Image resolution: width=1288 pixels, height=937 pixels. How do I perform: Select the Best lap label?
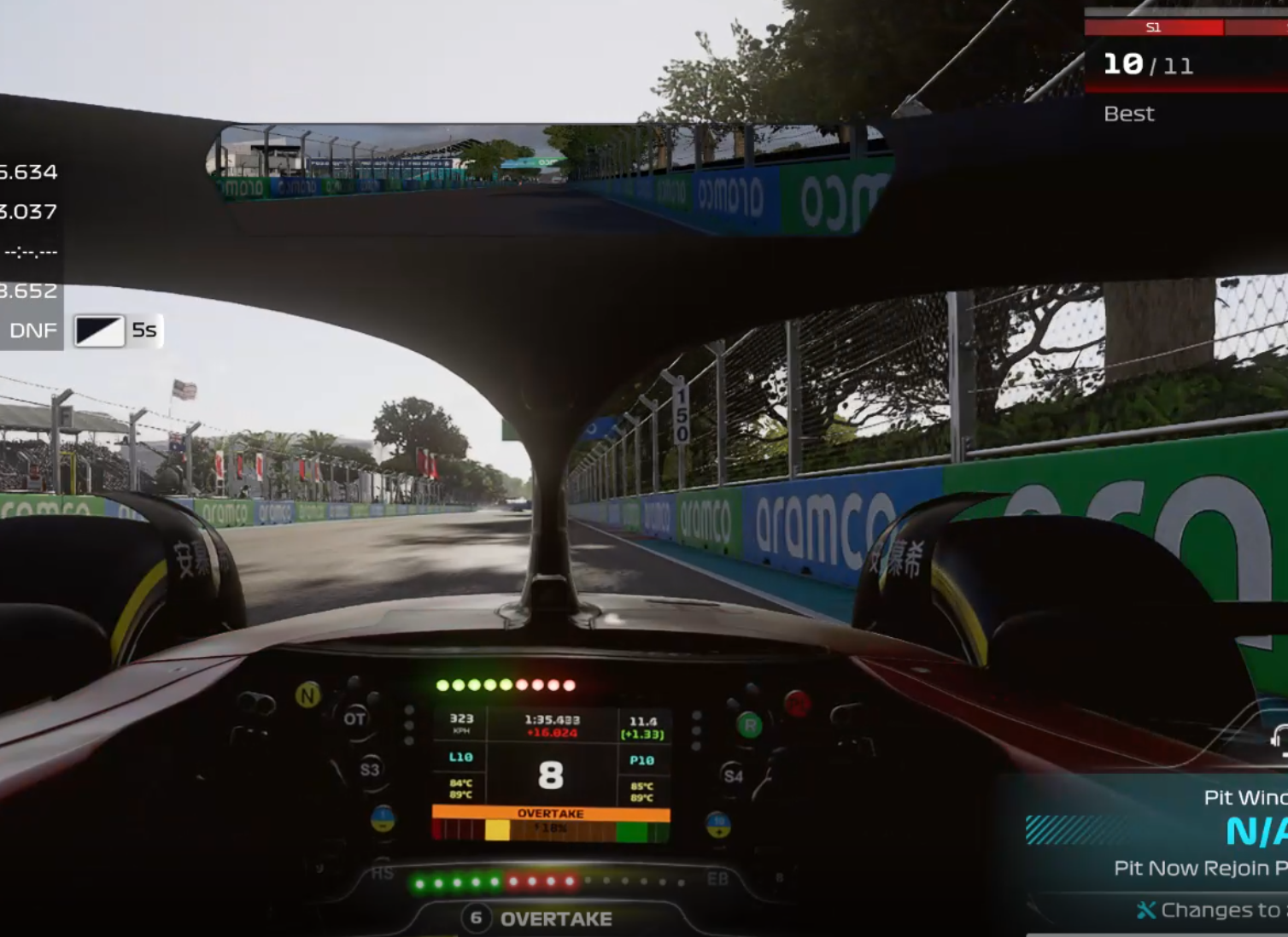coord(1128,113)
